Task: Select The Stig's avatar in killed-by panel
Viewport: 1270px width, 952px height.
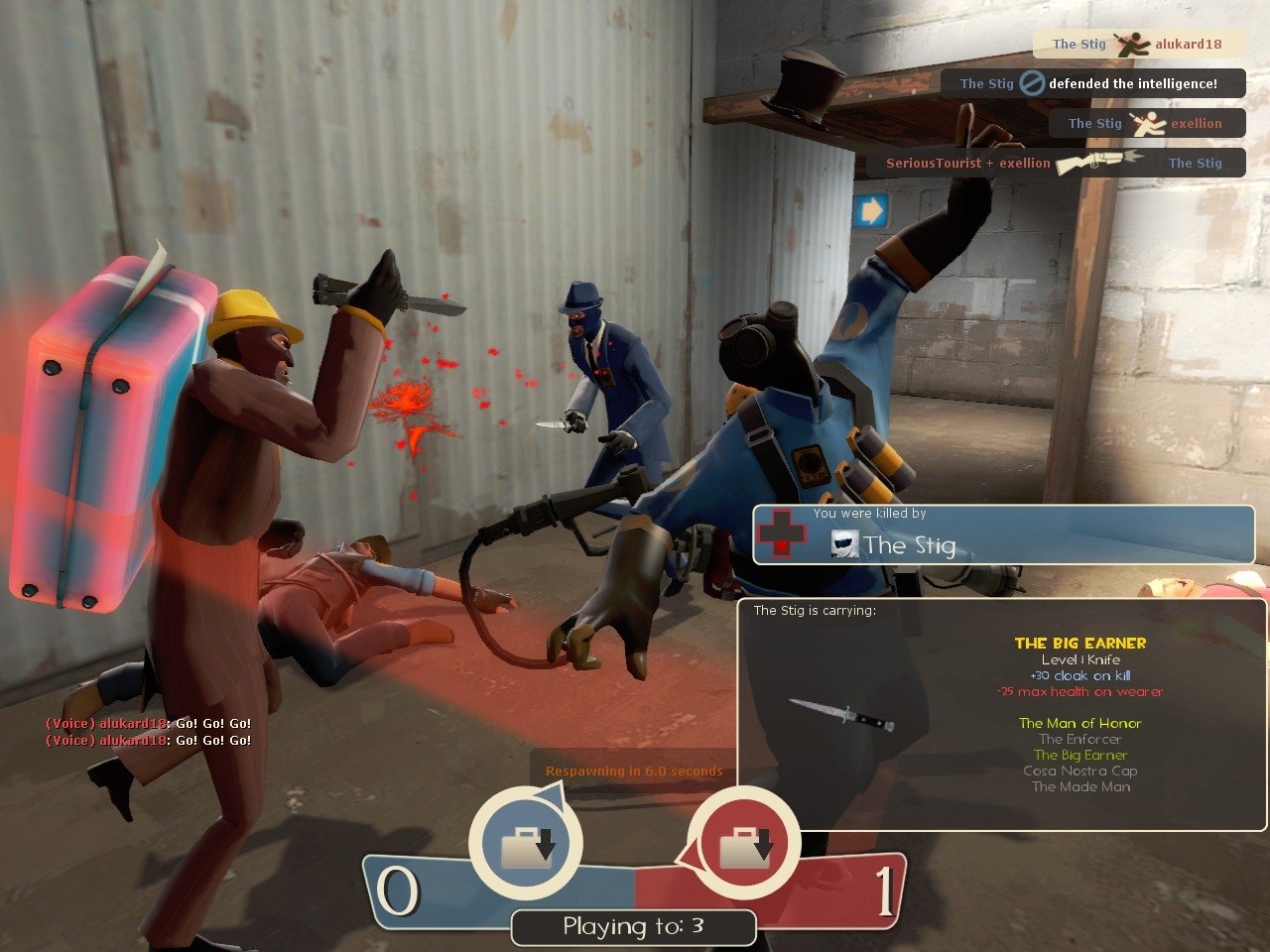Action: 844,543
